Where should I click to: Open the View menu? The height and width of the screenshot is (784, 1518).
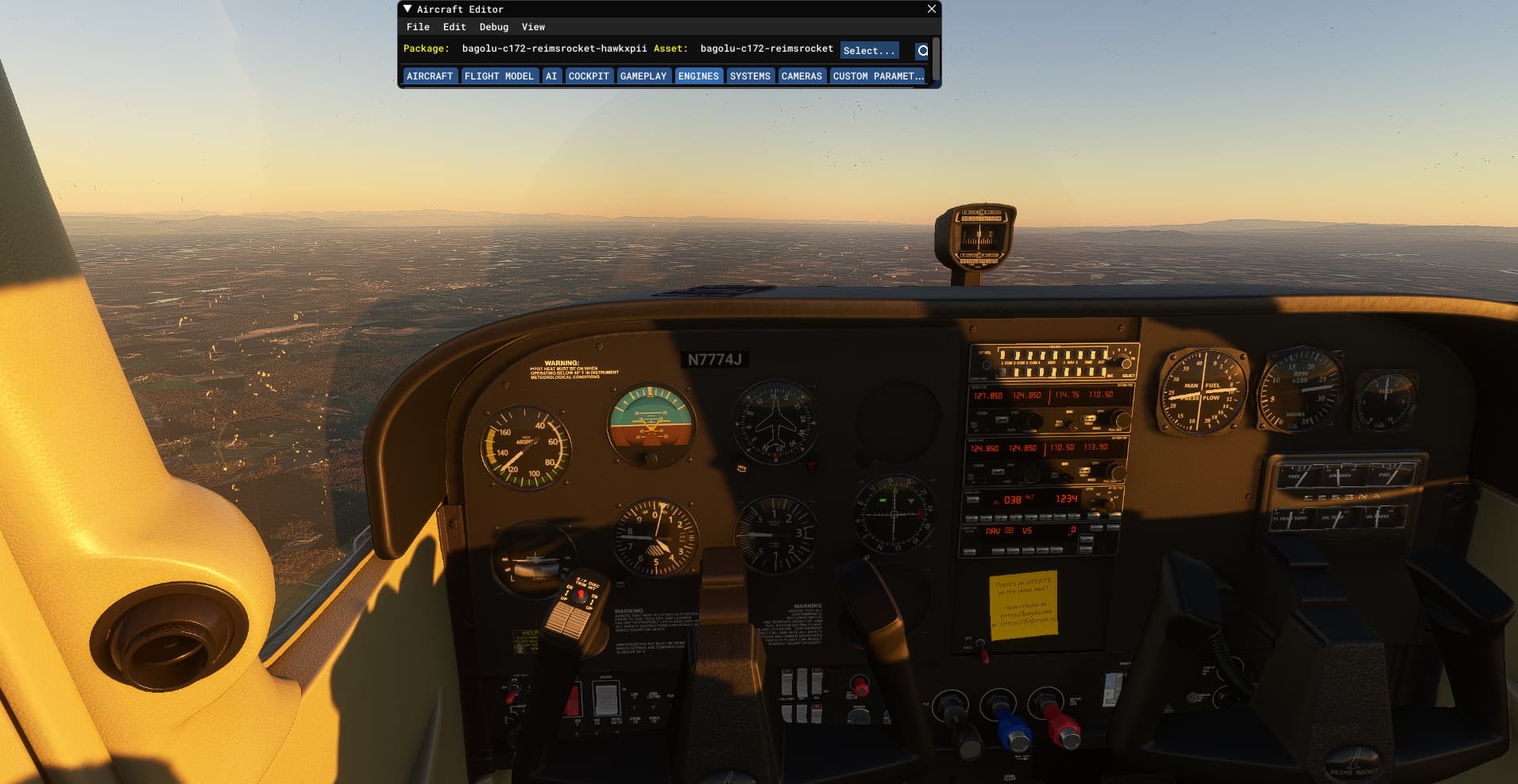(x=532, y=26)
